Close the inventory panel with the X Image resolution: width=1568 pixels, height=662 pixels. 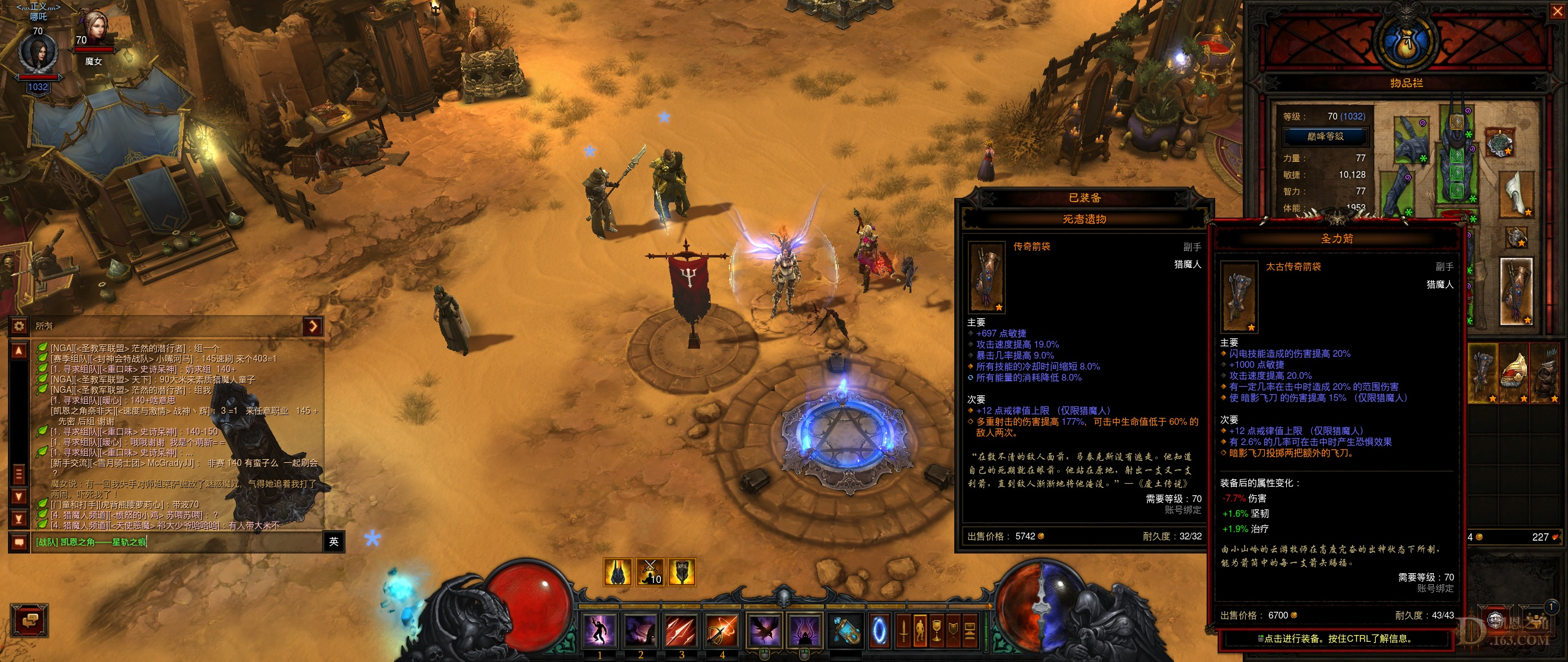pyautogui.click(x=1557, y=12)
